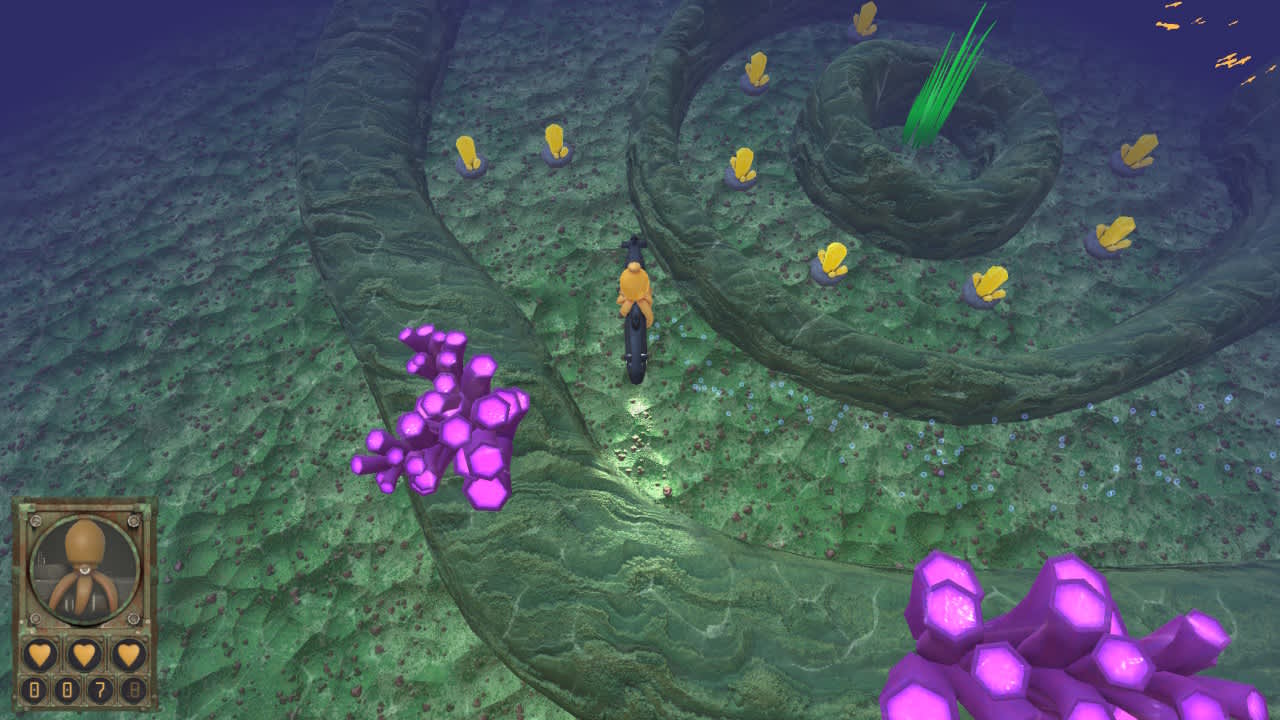Click the top screw on the HUD frame

point(36,521)
